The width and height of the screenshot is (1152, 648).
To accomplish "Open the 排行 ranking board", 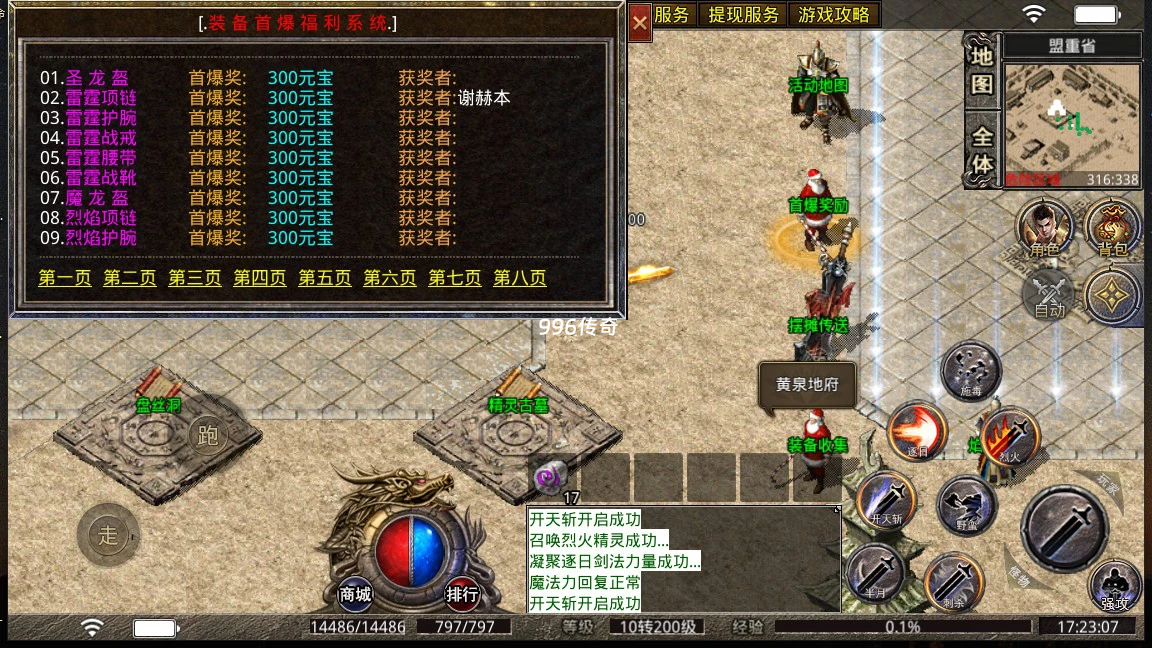I will (462, 594).
